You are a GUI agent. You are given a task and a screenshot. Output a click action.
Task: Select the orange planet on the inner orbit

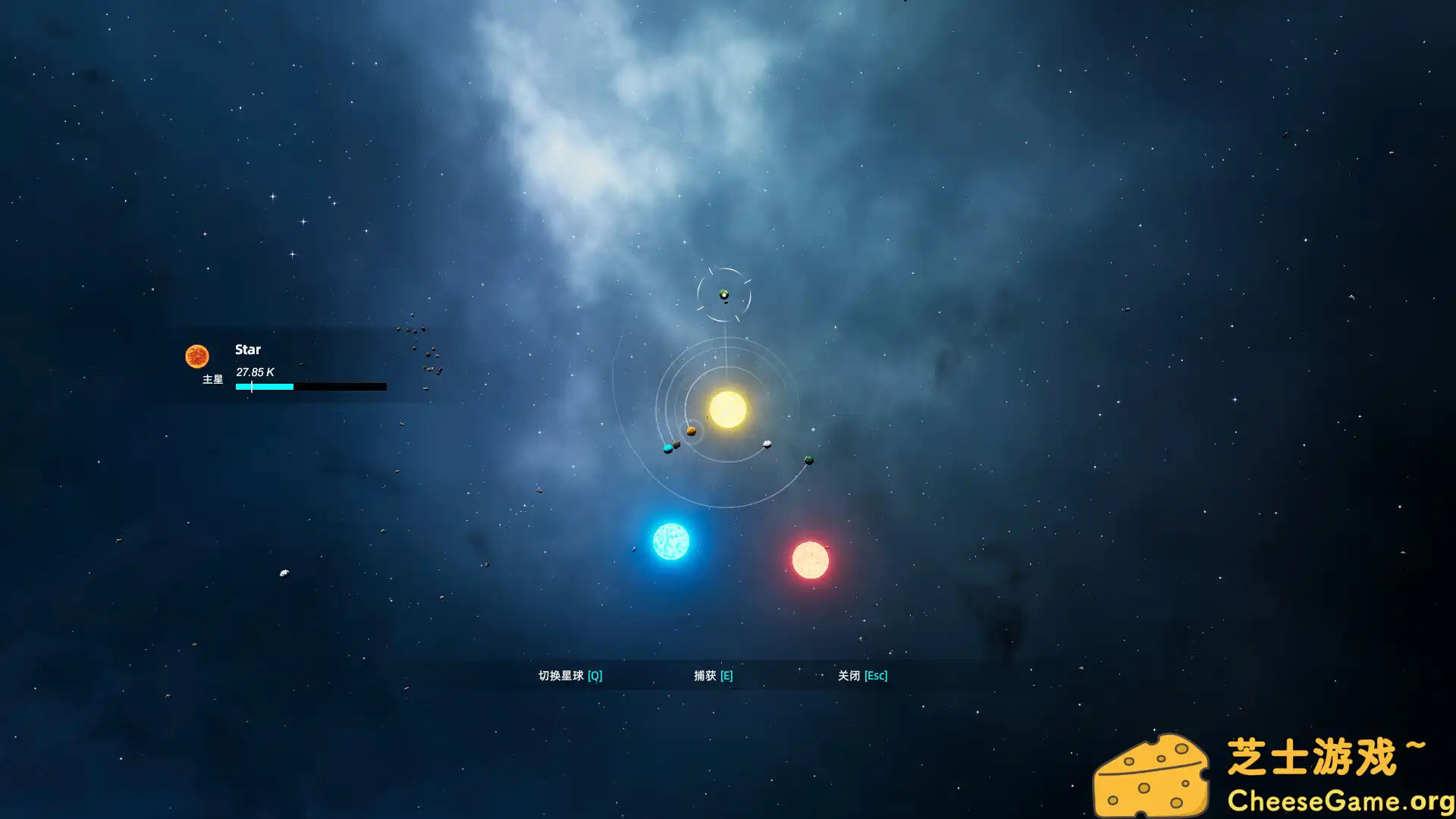point(692,431)
